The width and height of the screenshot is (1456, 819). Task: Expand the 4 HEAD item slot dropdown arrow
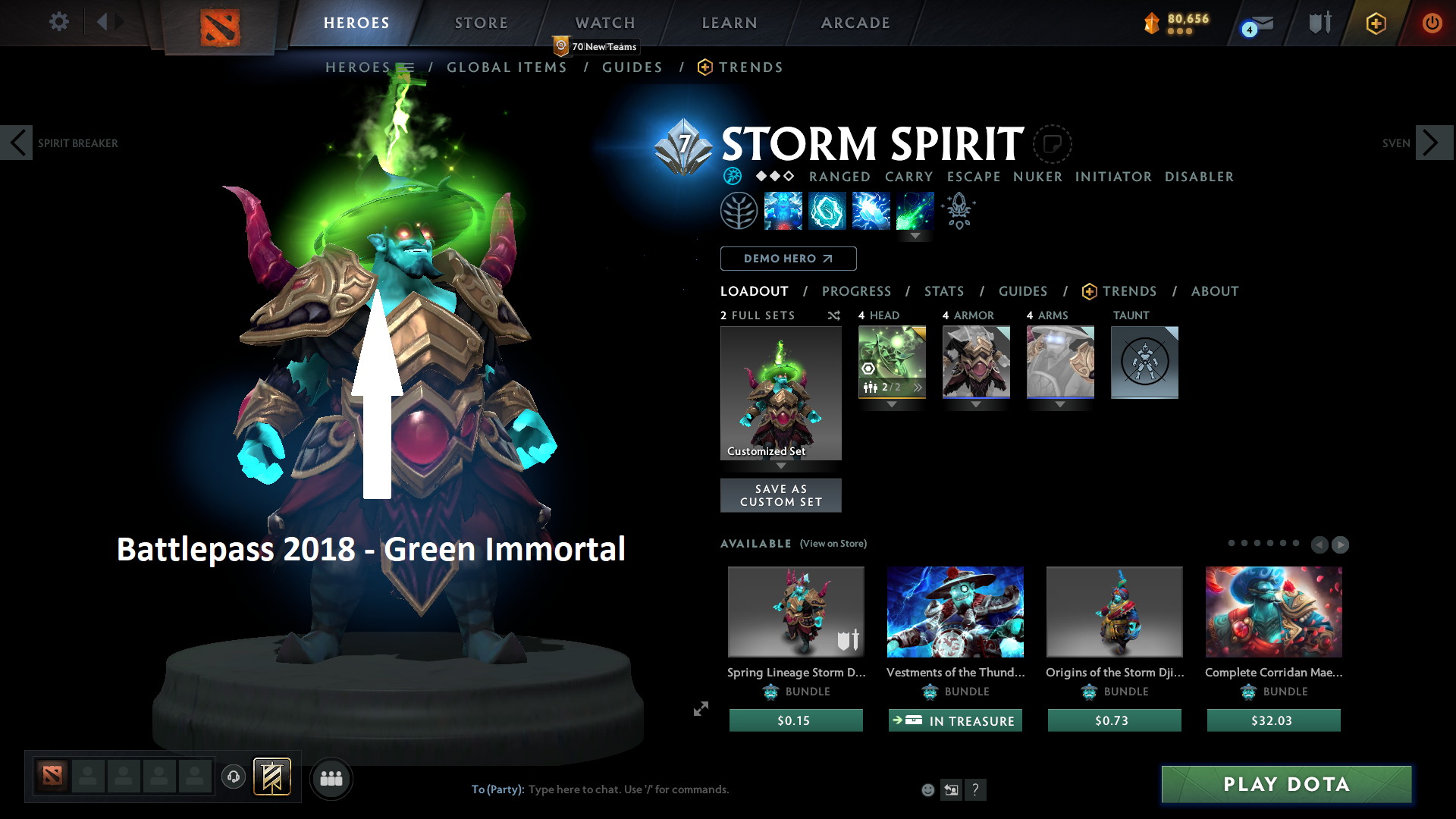891,405
